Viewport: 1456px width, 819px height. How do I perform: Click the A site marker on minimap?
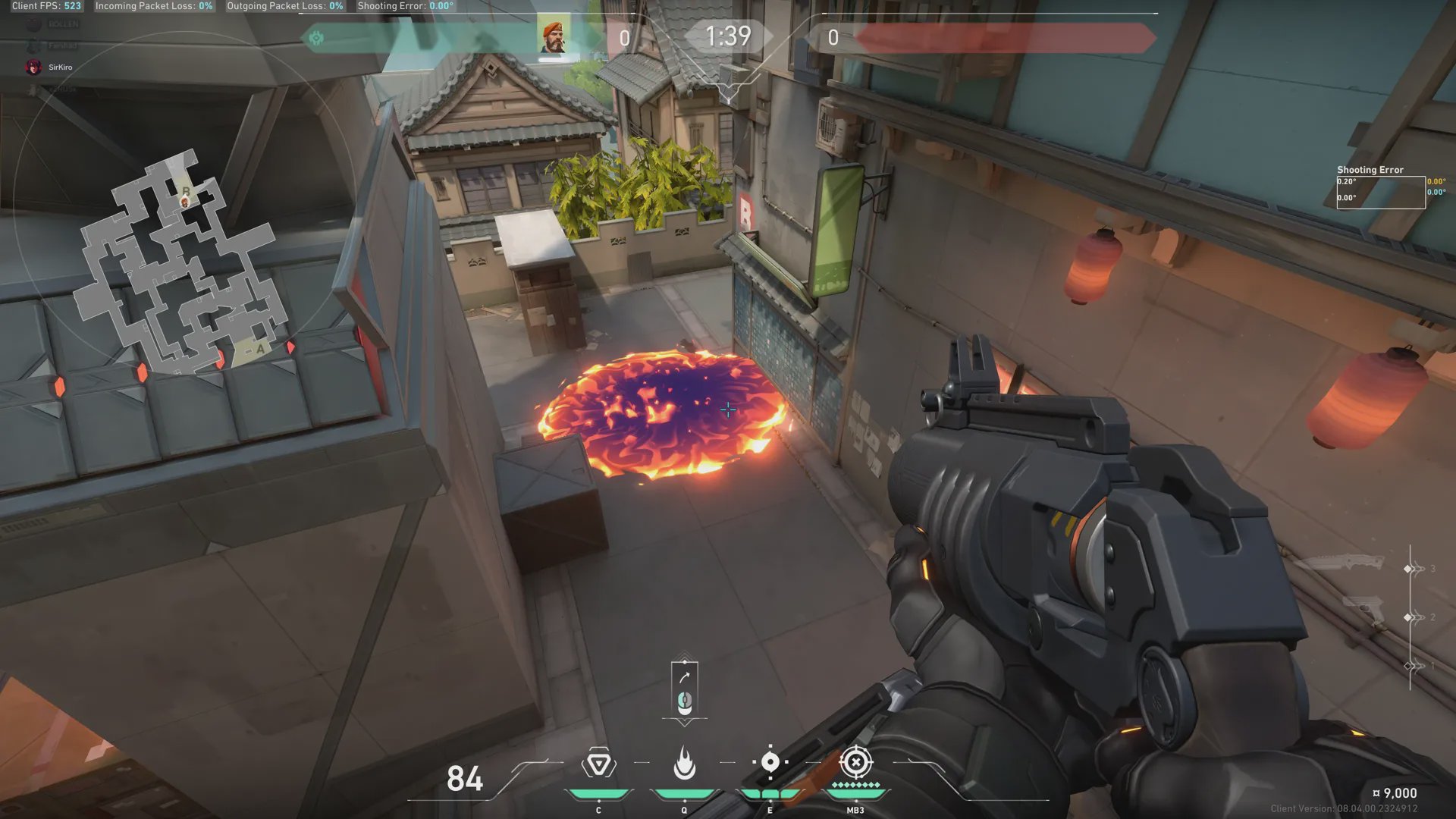[x=260, y=349]
